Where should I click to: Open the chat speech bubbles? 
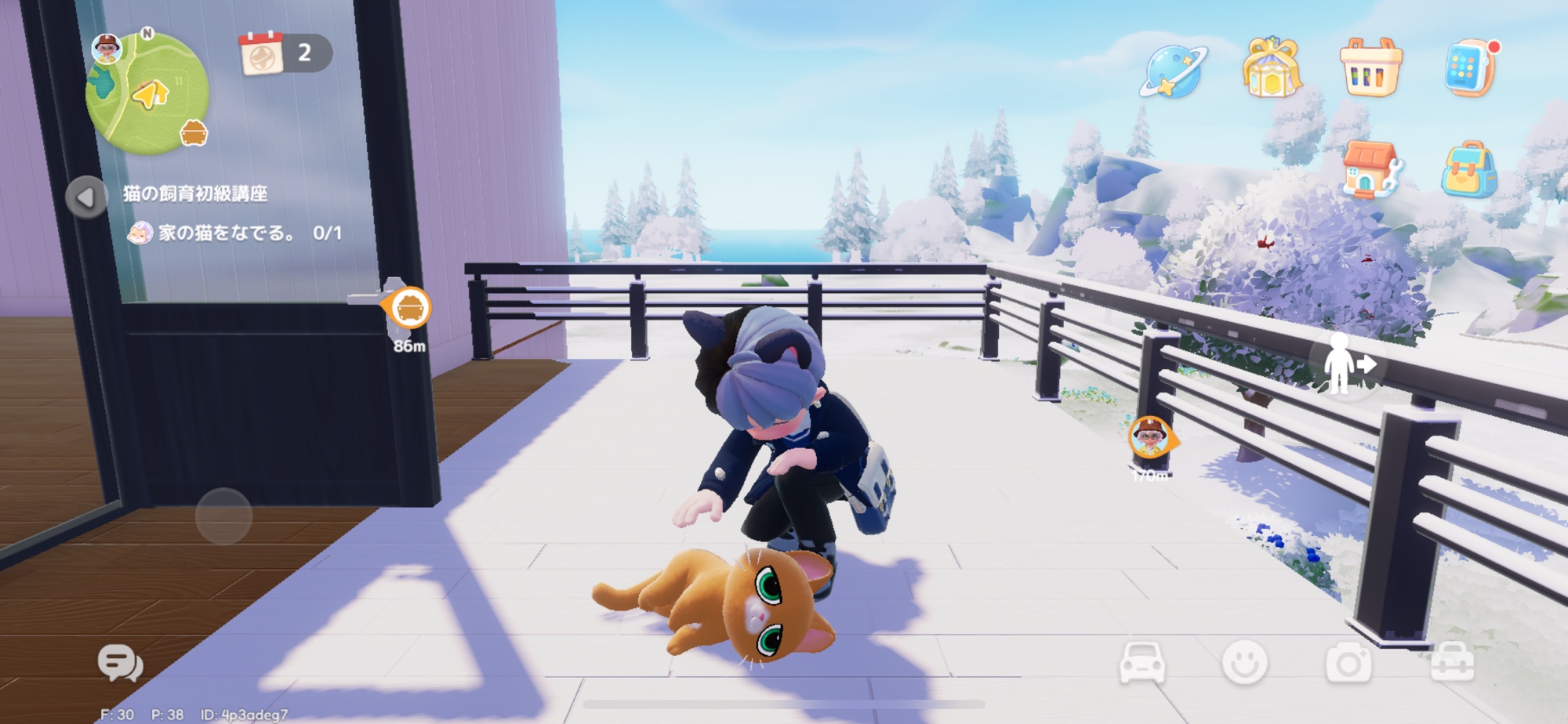(120, 664)
